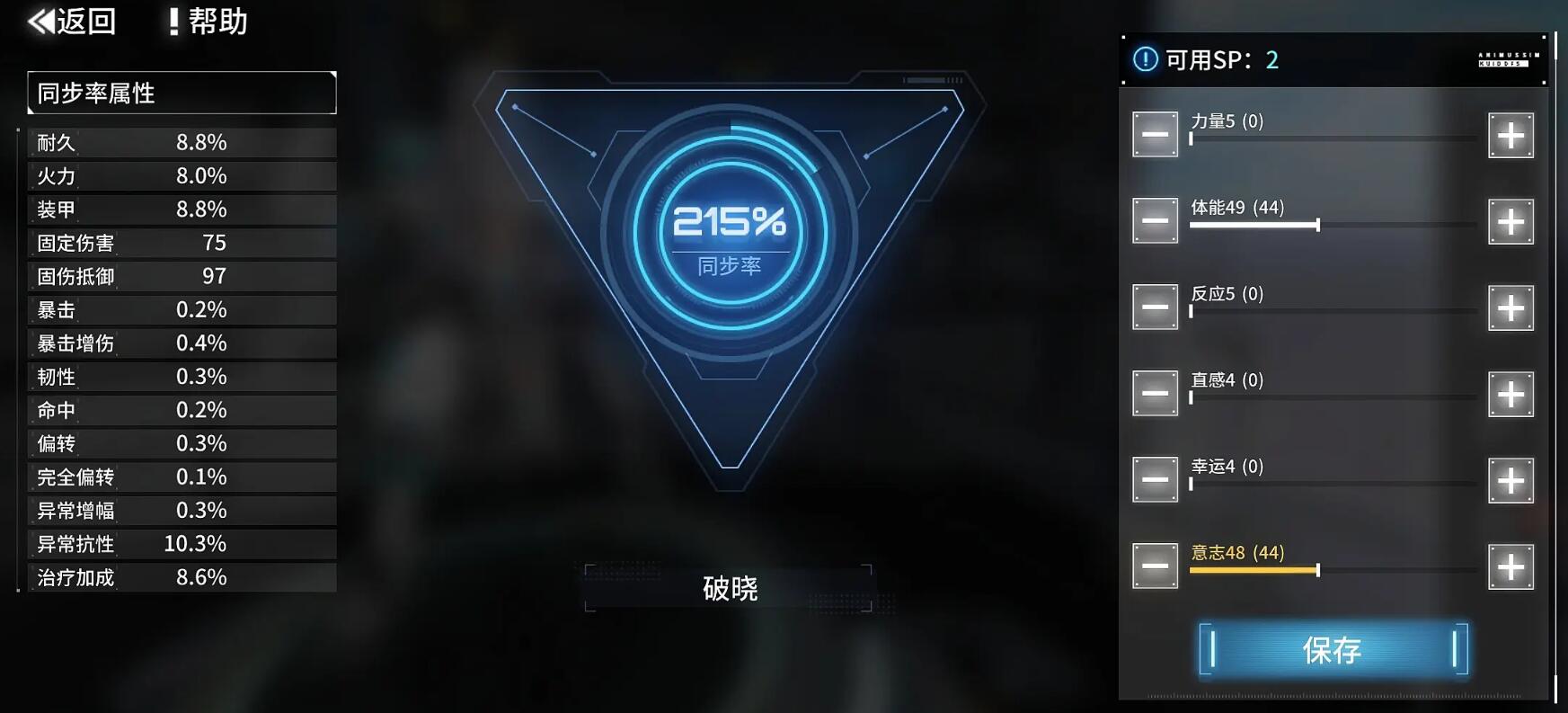Select 返回 to go back
This screenshot has width=1568, height=713.
point(81,21)
